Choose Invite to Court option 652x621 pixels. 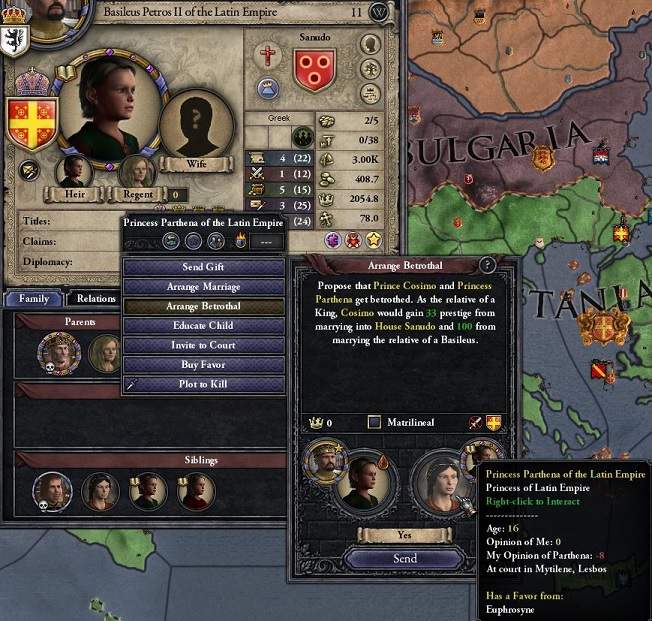[204, 345]
